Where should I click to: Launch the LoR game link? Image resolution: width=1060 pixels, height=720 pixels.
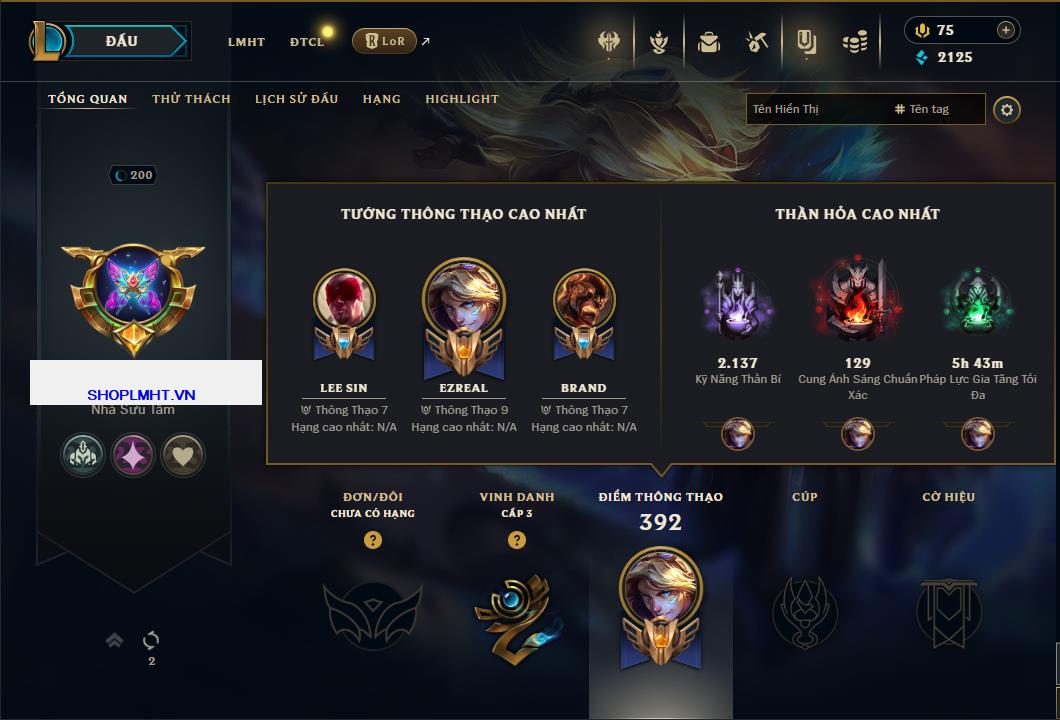coord(385,41)
